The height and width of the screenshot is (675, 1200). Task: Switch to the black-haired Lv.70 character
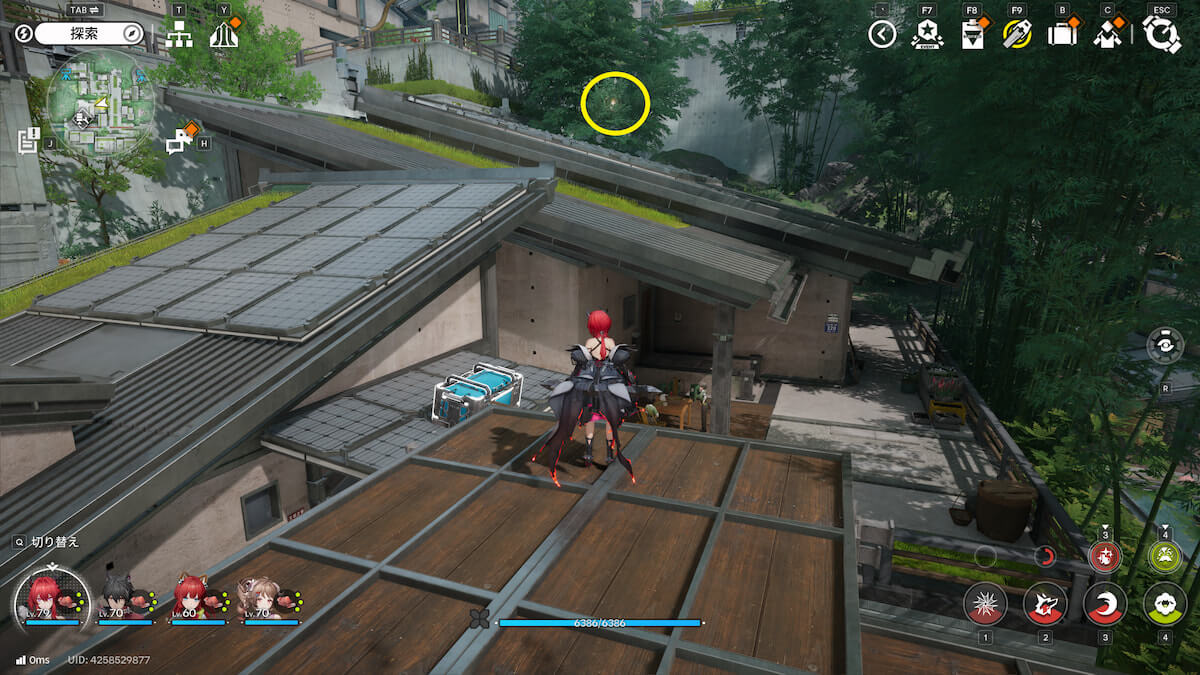(x=118, y=597)
